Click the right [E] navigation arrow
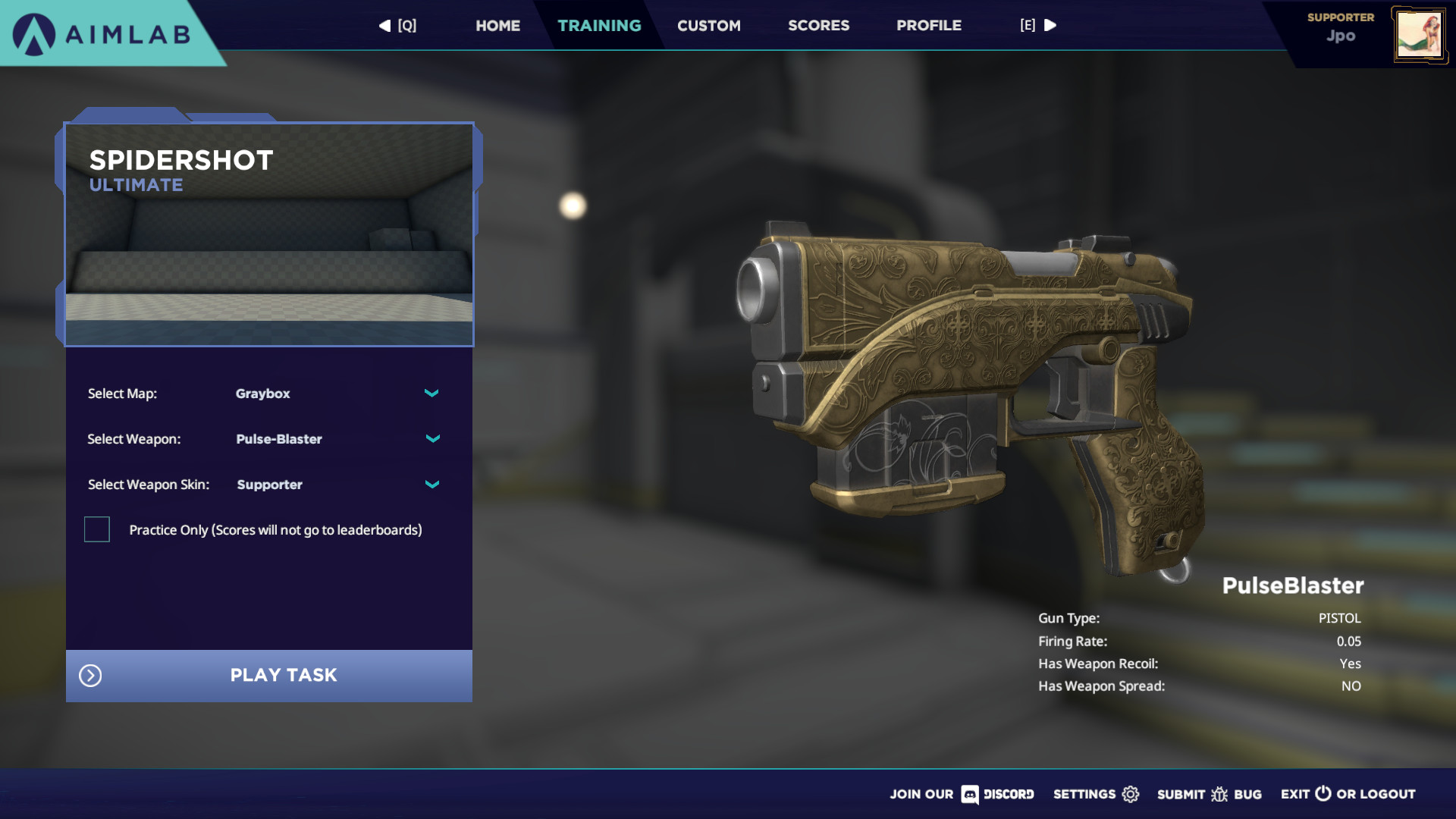The image size is (1456, 819). click(x=1051, y=25)
